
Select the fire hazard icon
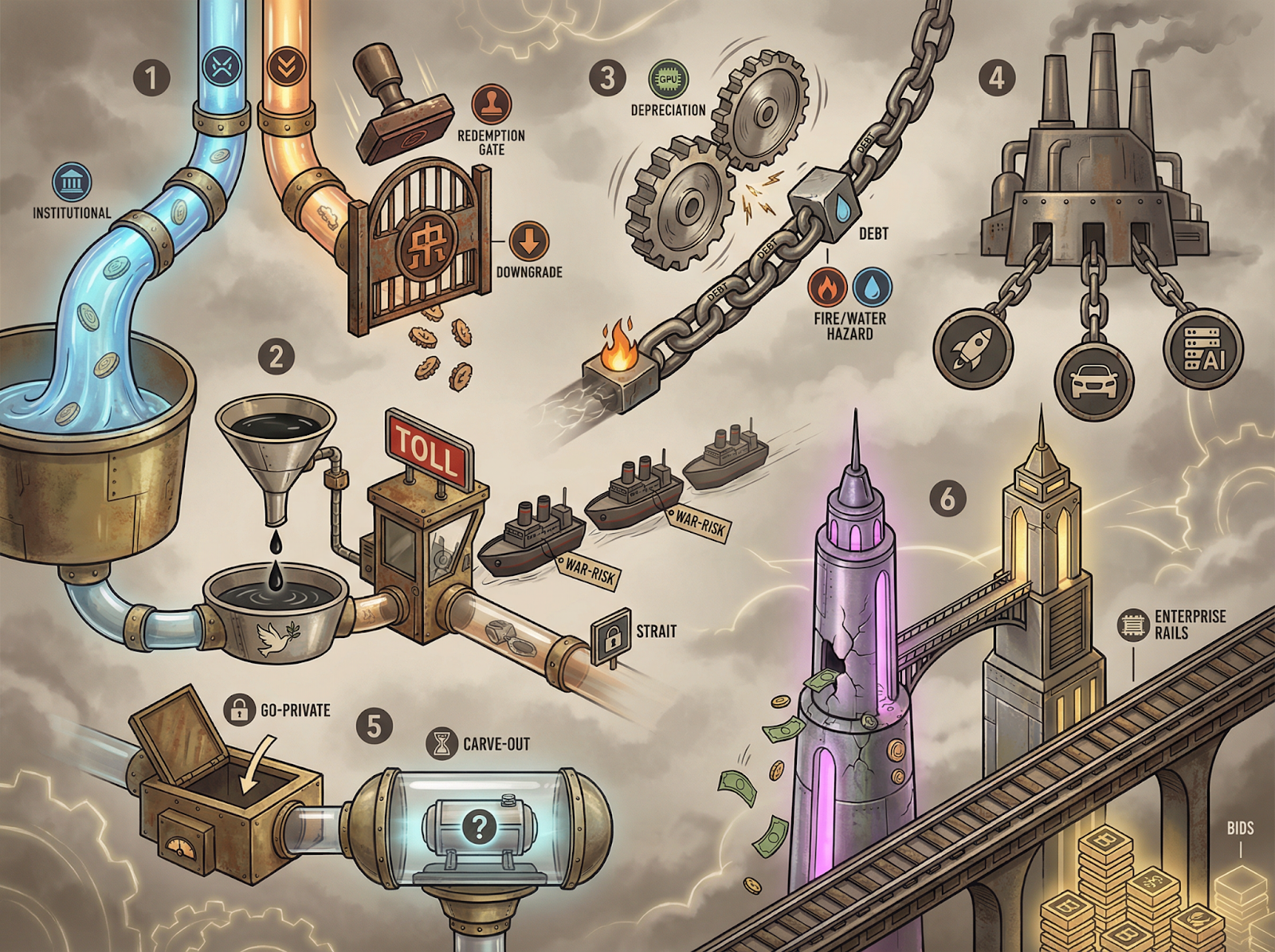click(828, 287)
